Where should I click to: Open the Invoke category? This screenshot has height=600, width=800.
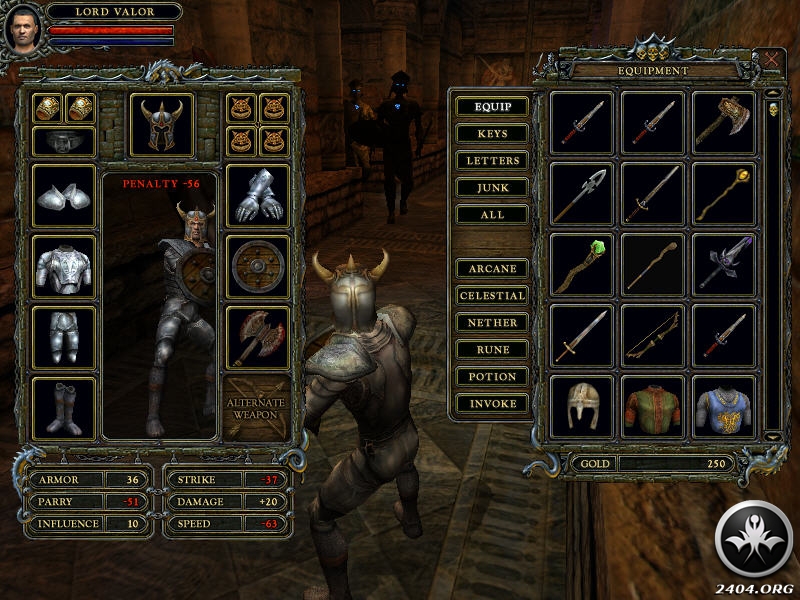(492, 404)
